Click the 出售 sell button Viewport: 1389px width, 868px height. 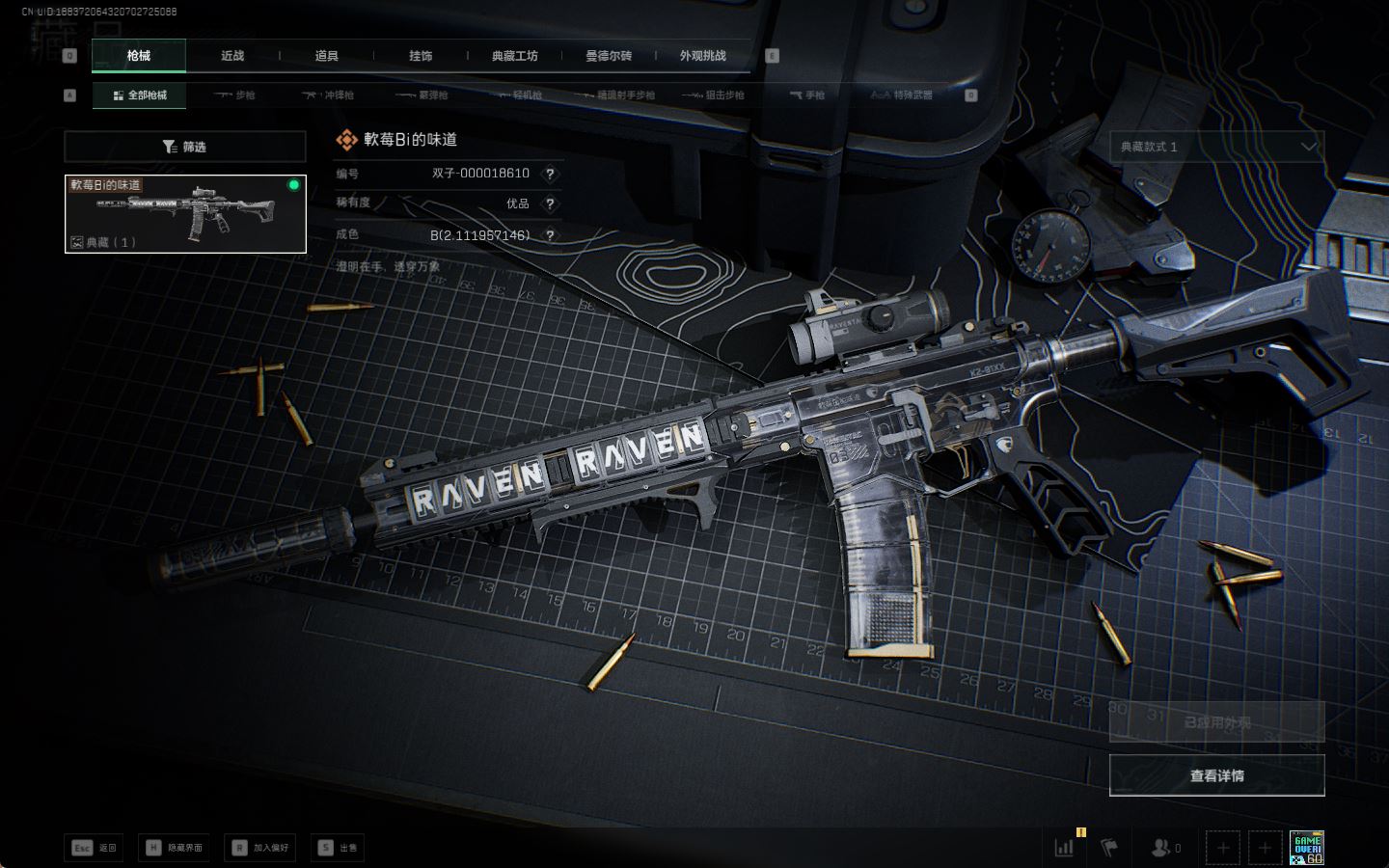[338, 848]
